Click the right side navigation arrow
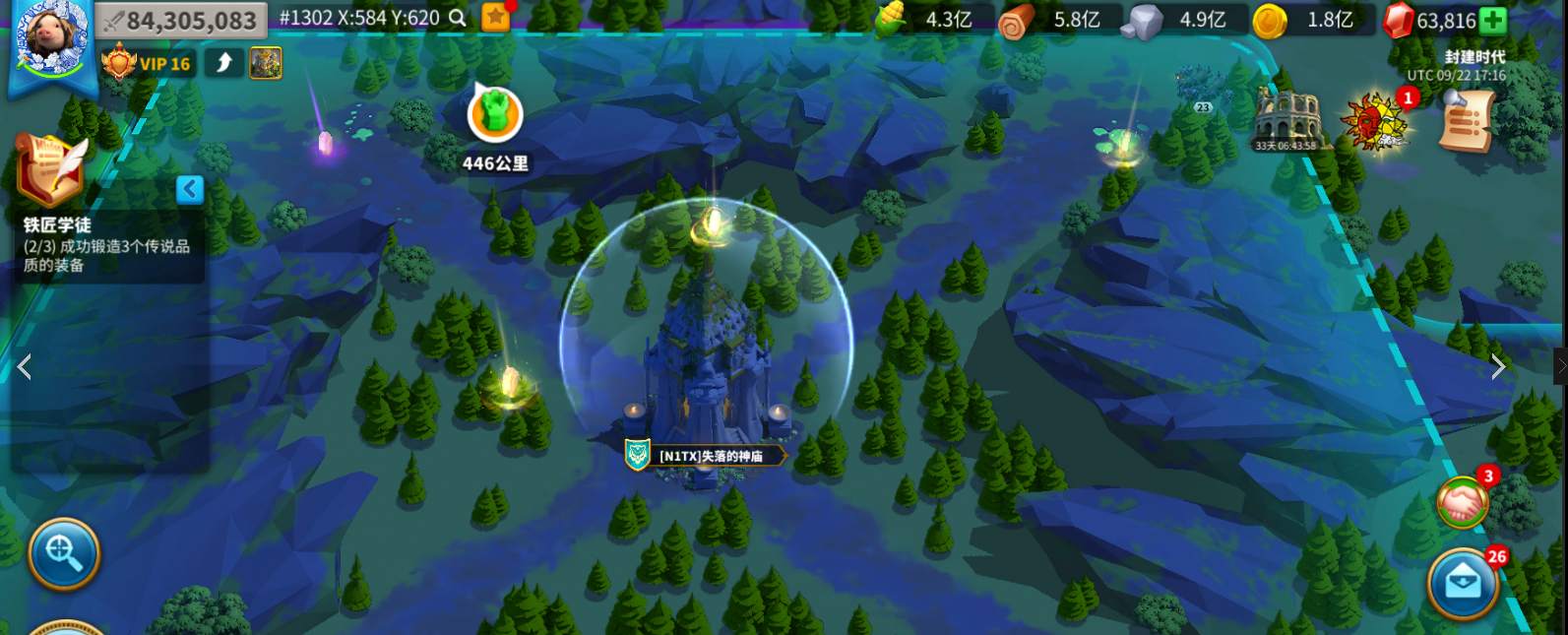Viewport: 1568px width, 635px height. point(1497,367)
